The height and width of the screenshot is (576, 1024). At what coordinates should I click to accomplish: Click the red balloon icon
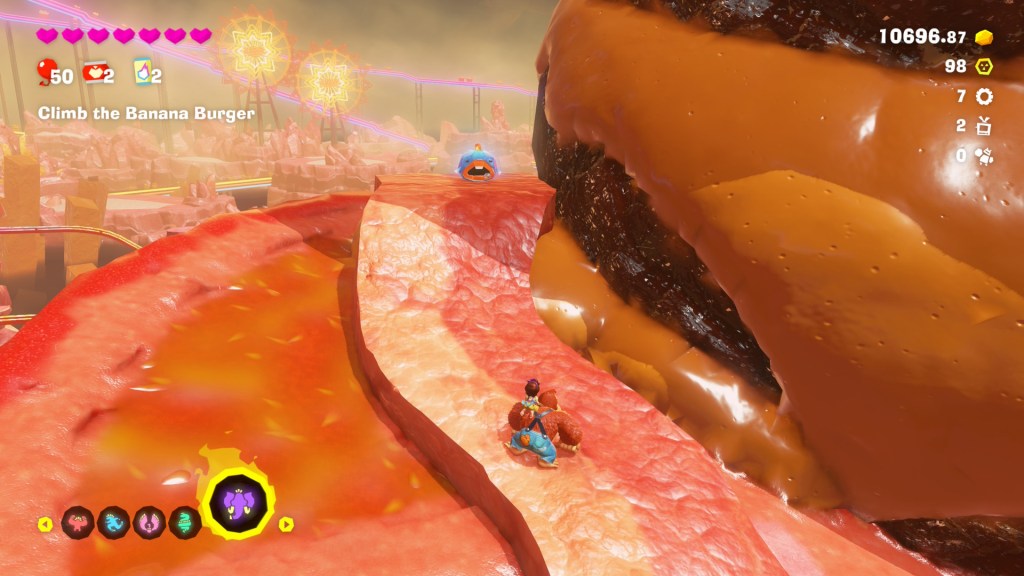(x=46, y=72)
